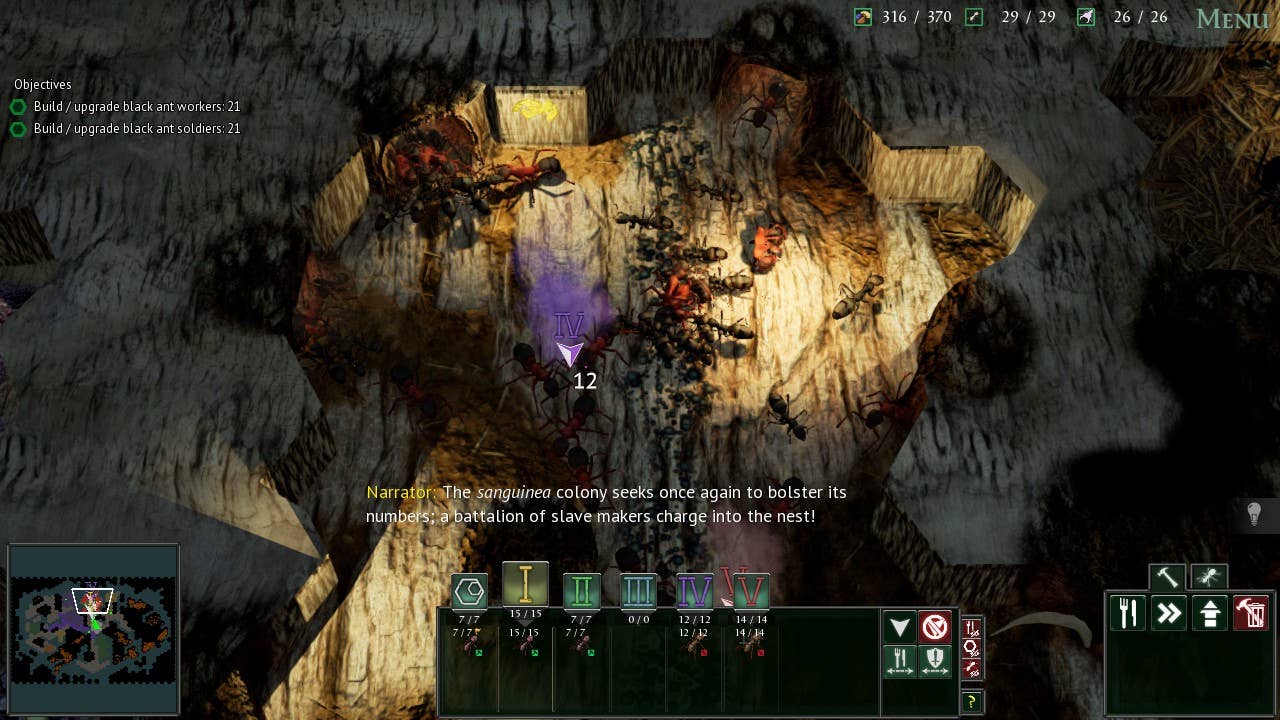Select the red group V pheromone marker
The height and width of the screenshot is (720, 1280).
750,591
